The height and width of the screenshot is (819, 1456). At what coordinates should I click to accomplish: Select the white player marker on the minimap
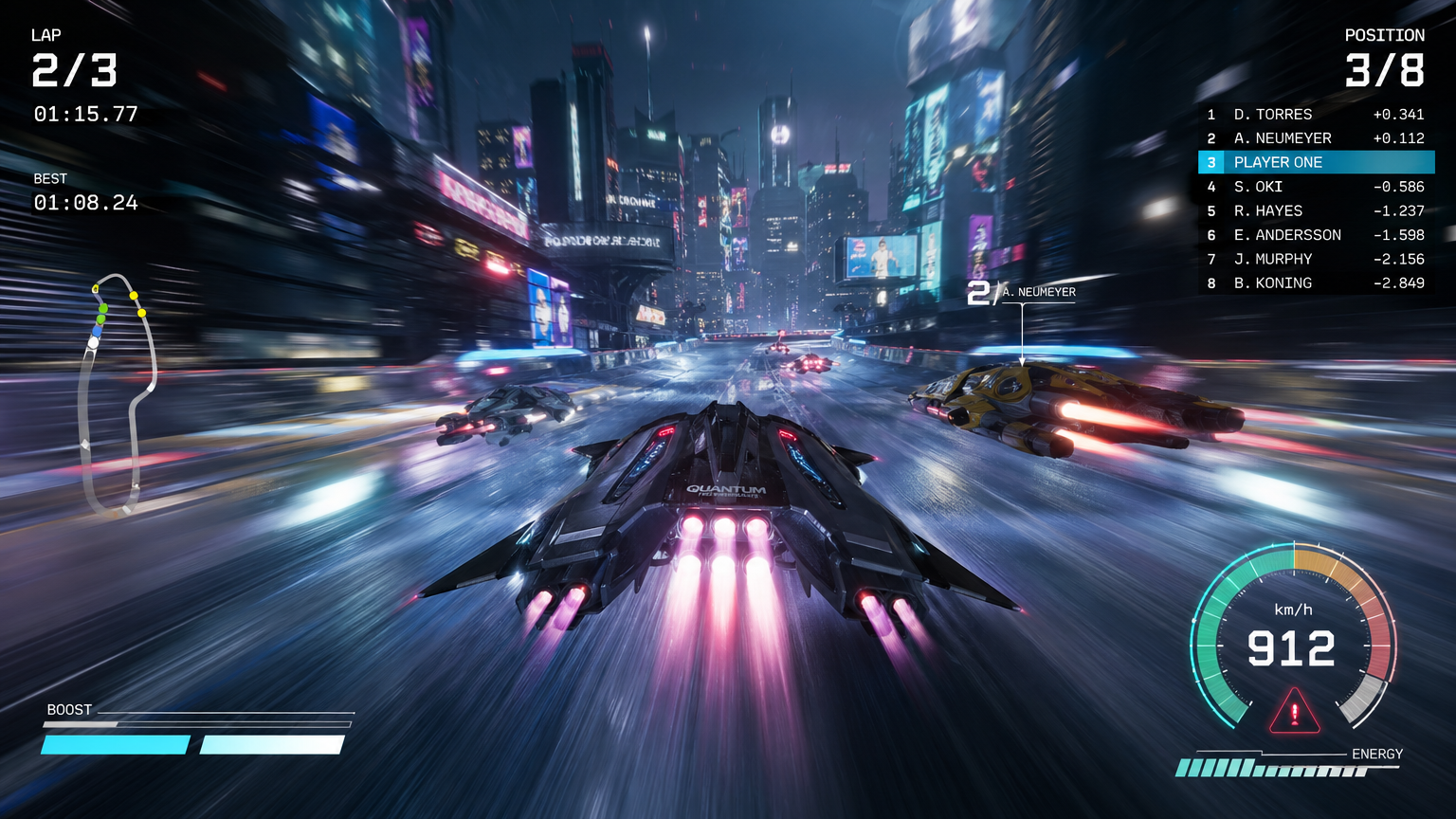[93, 342]
